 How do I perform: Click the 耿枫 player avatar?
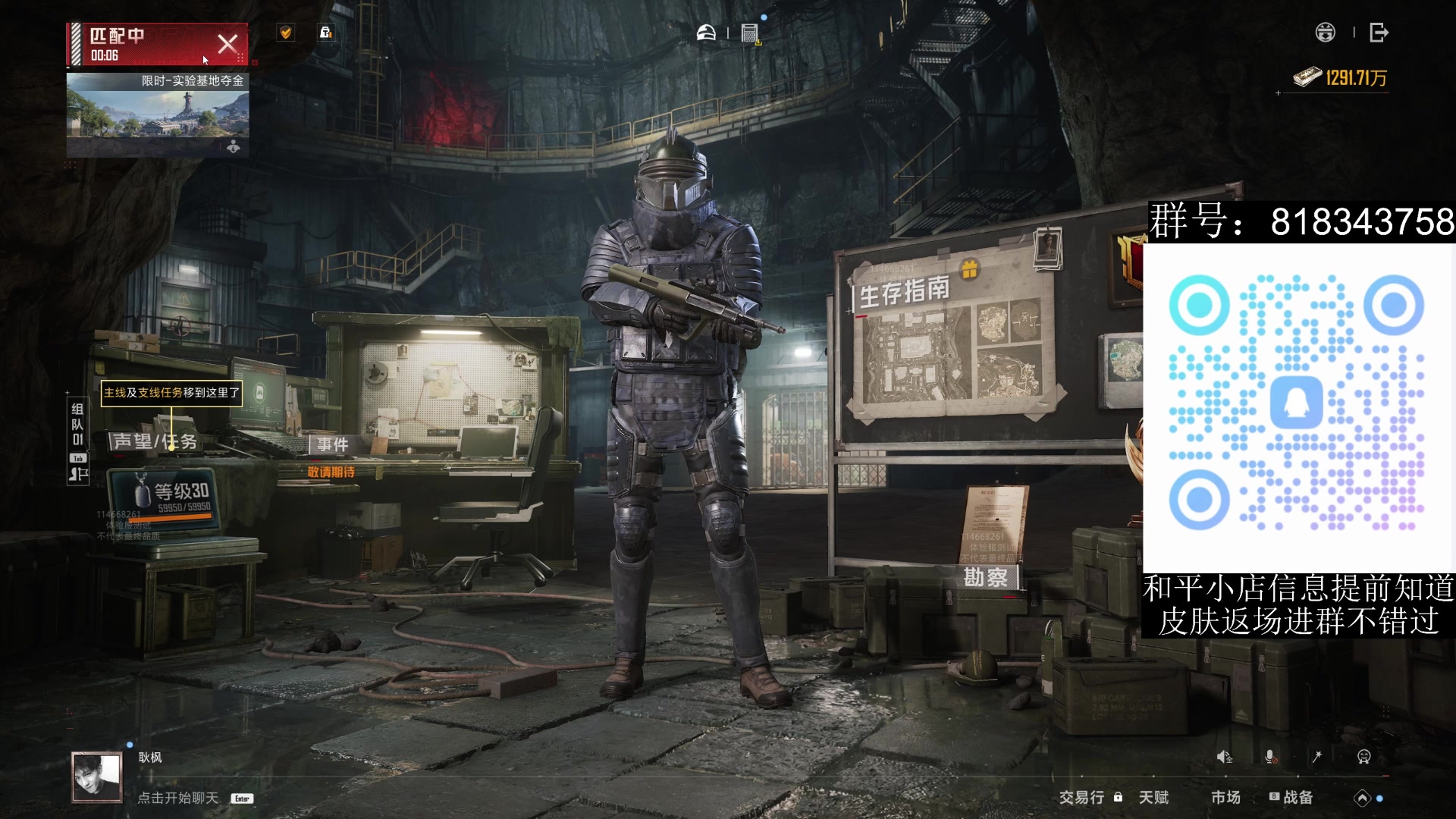97,777
